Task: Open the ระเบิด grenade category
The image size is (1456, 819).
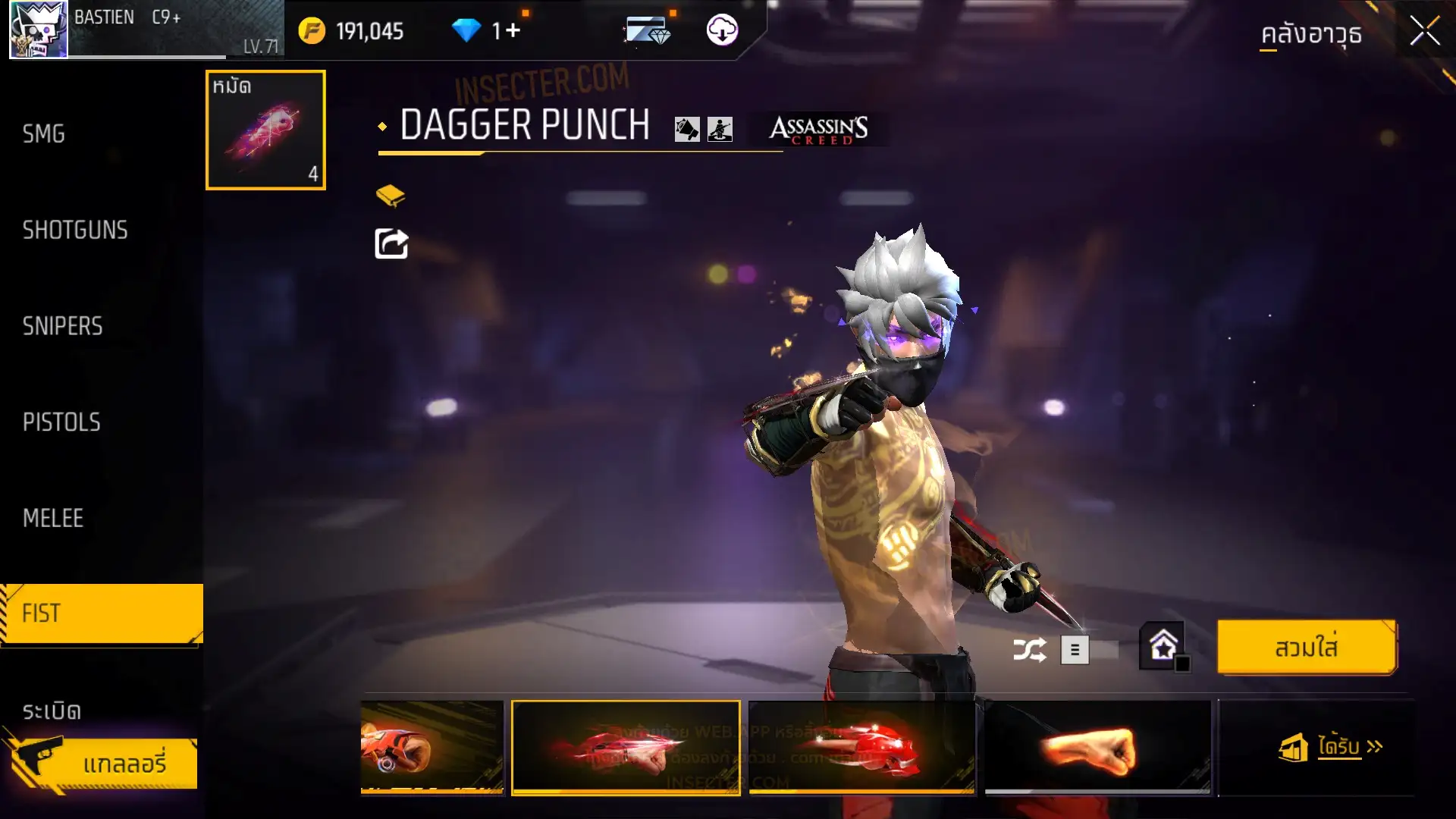Action: pyautogui.click(x=52, y=711)
